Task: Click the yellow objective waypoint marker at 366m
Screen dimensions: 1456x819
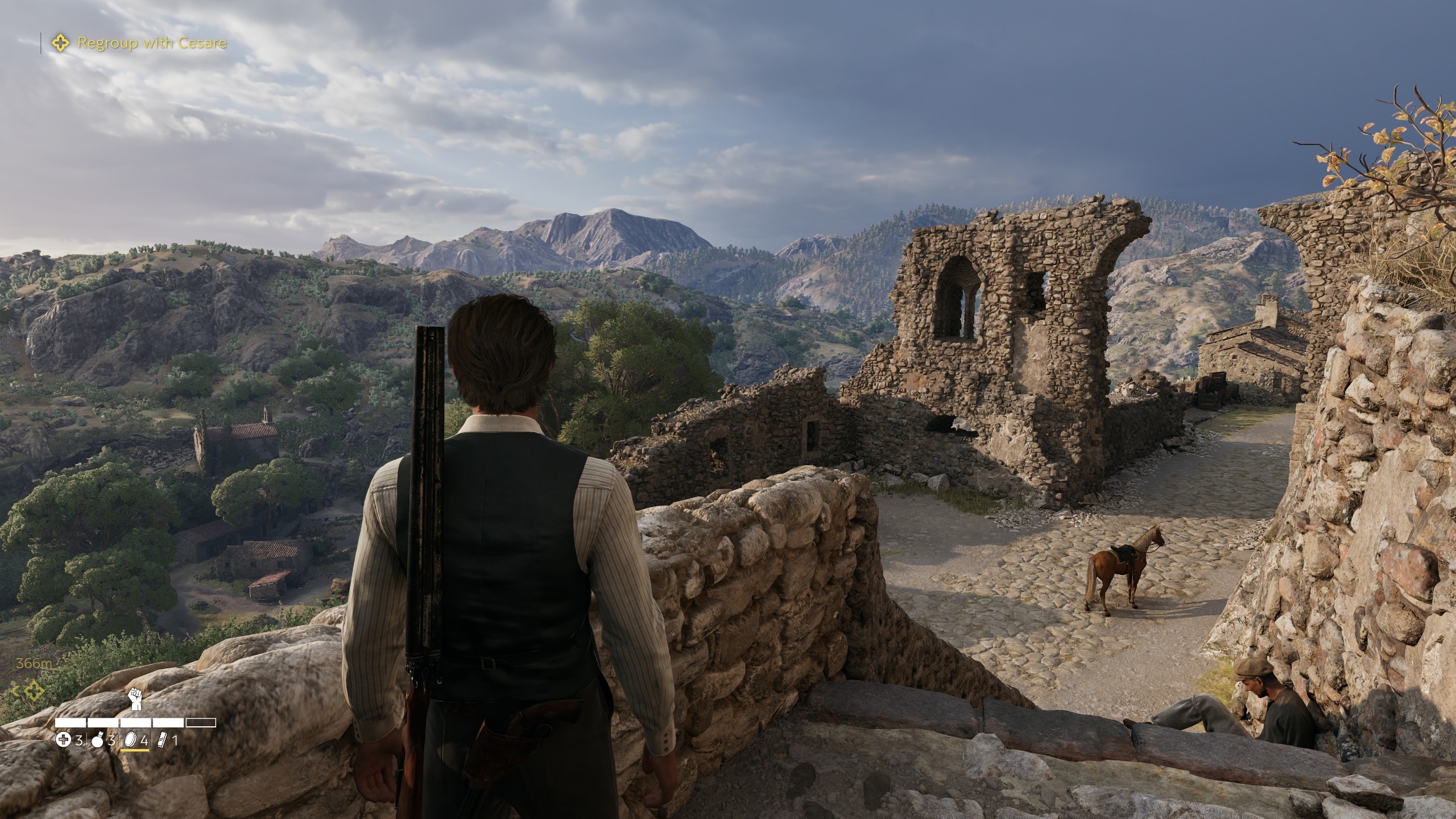Action: click(x=35, y=691)
